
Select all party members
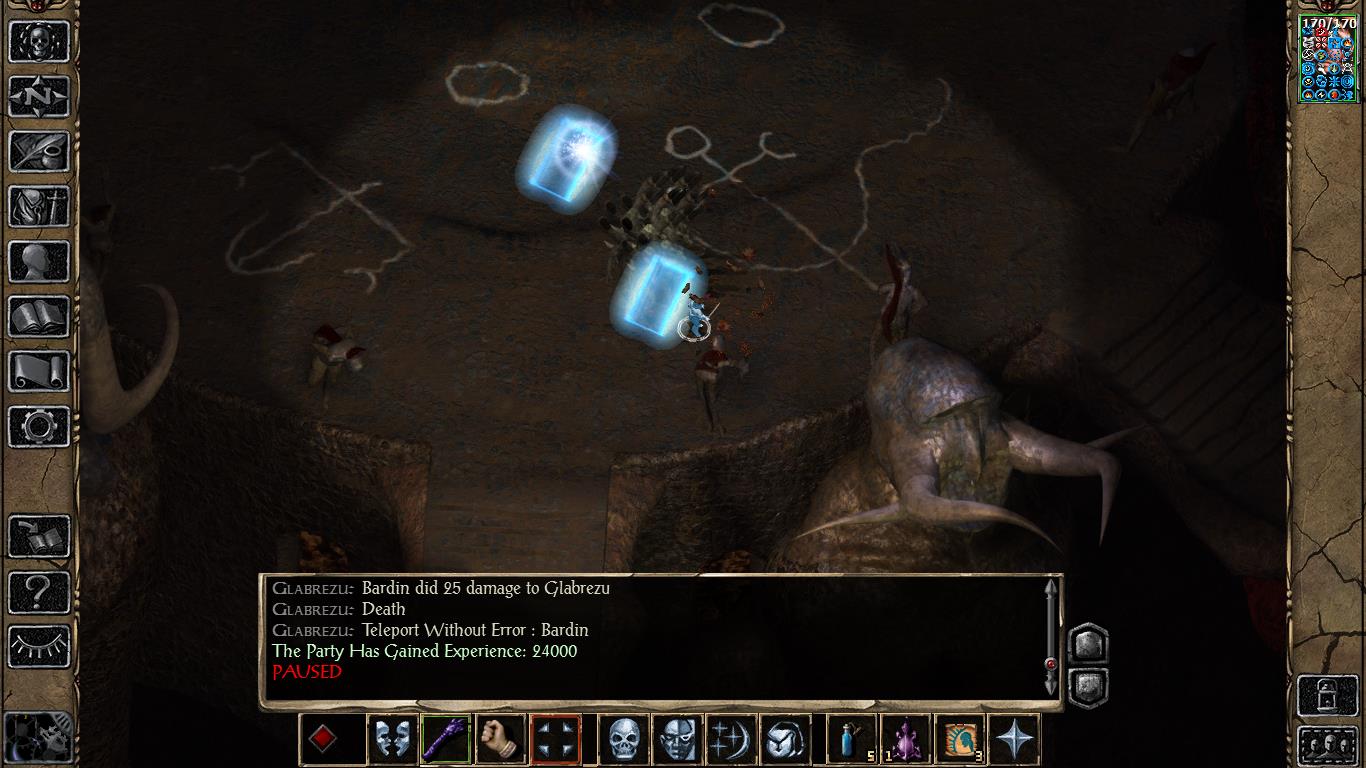click(x=1327, y=745)
